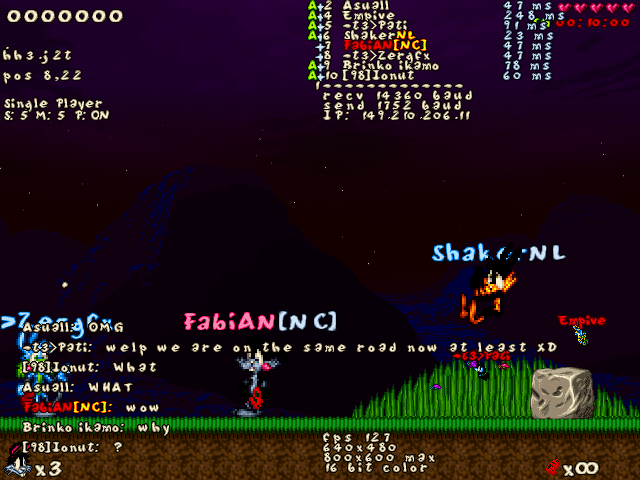The image size is (640, 480).
Task: Select the red blaster weapon icon
Action: click(553, 465)
